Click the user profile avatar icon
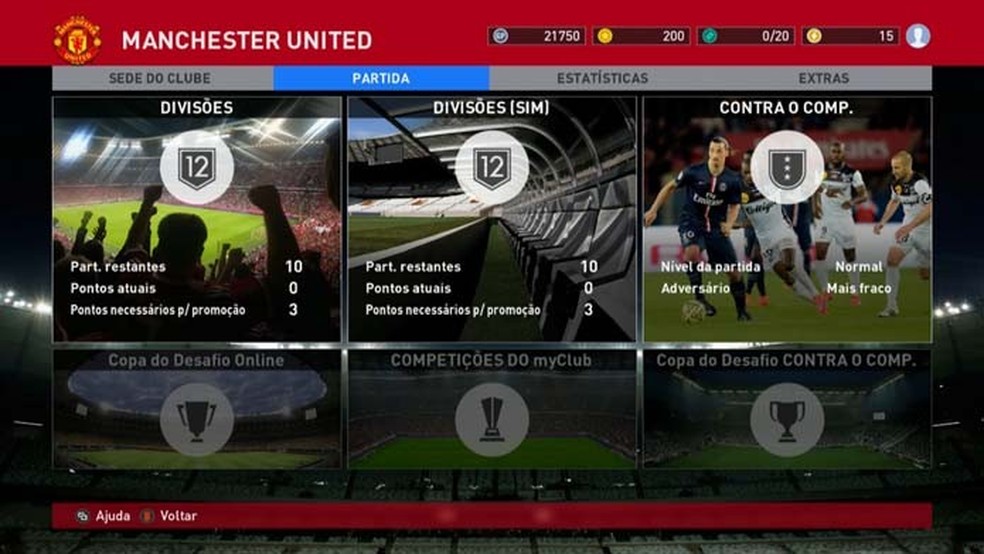The image size is (984, 554). coord(918,36)
